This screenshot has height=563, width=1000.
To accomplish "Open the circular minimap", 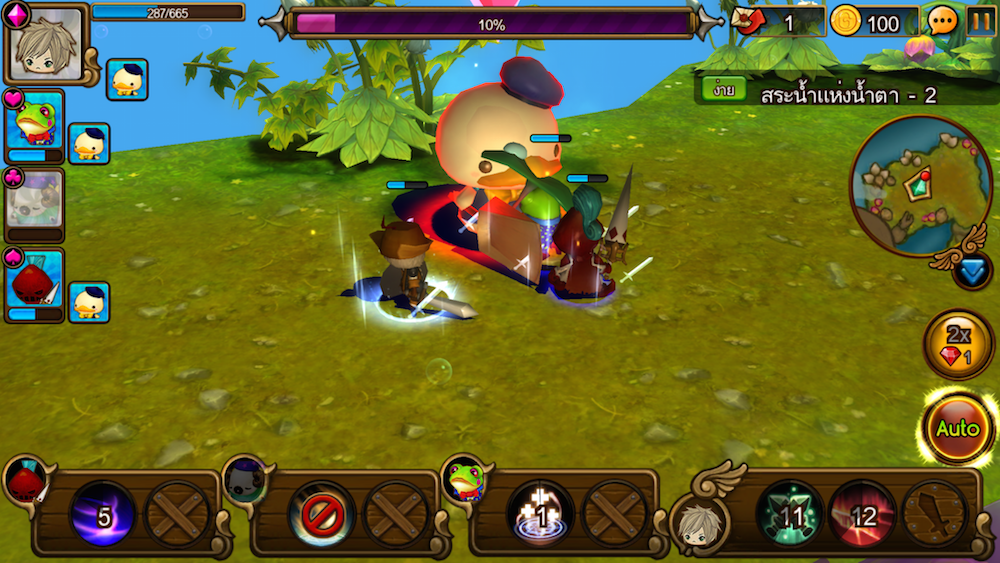I will click(906, 183).
